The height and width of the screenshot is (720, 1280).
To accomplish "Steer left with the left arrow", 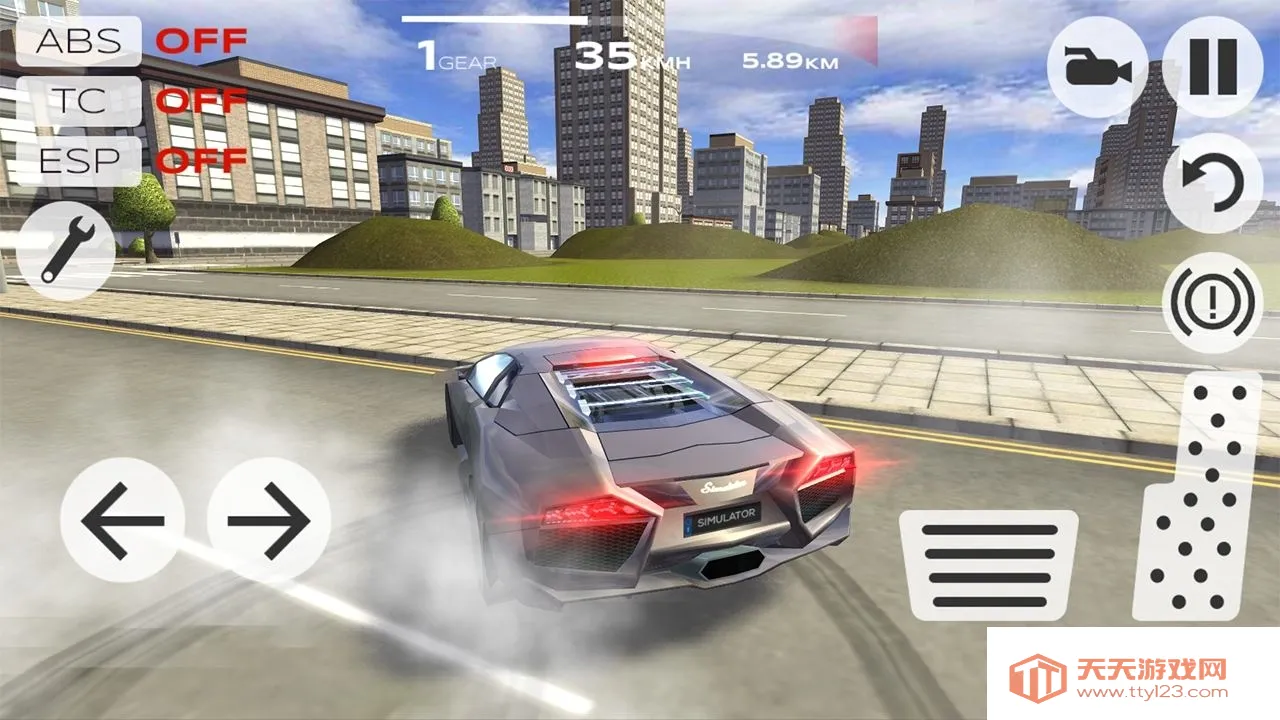I will (123, 521).
